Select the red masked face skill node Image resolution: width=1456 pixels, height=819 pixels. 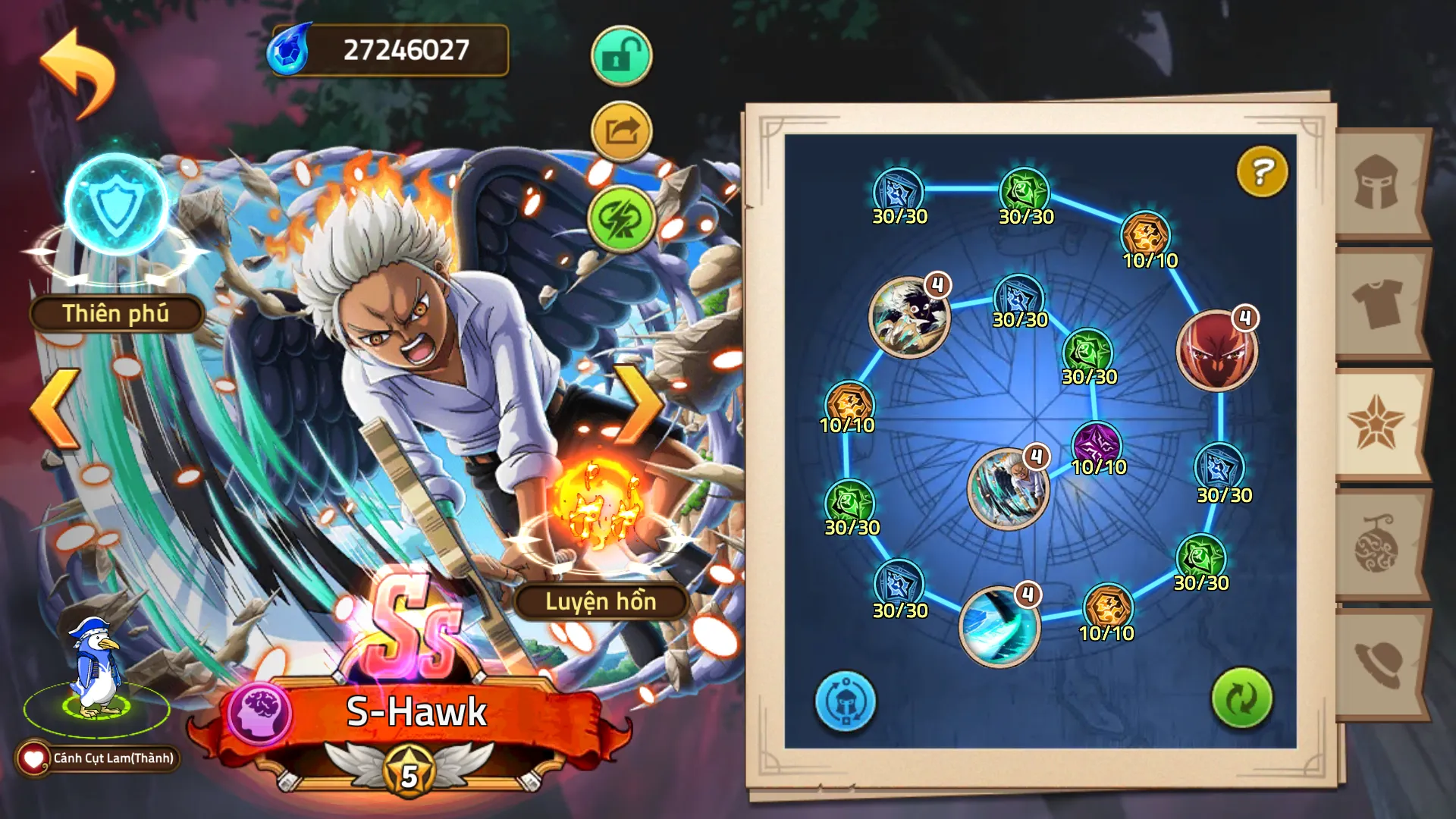click(1216, 350)
